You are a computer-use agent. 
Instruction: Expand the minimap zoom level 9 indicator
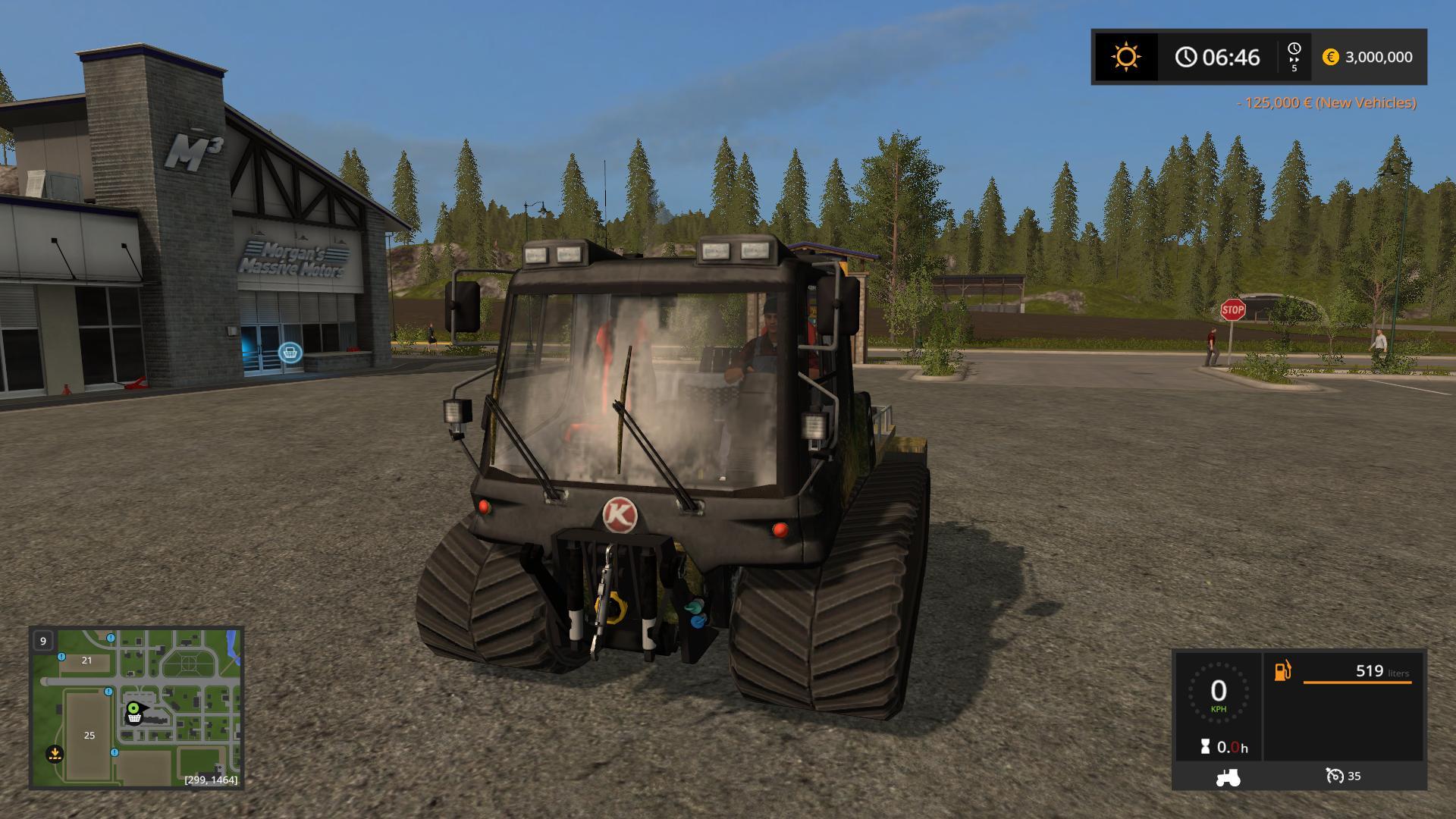(x=42, y=641)
